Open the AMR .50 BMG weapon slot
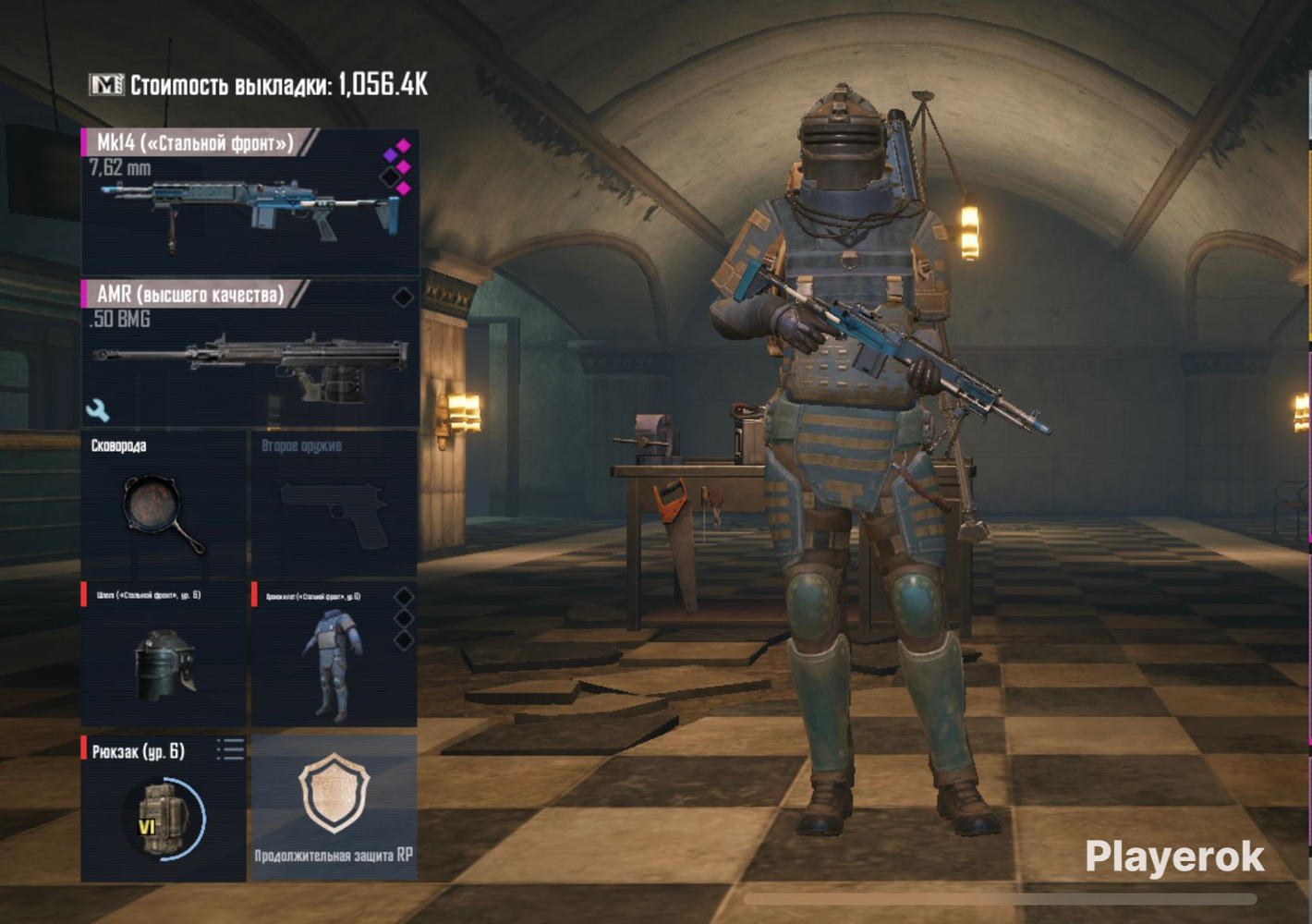This screenshot has width=1312, height=924. pyautogui.click(x=249, y=356)
